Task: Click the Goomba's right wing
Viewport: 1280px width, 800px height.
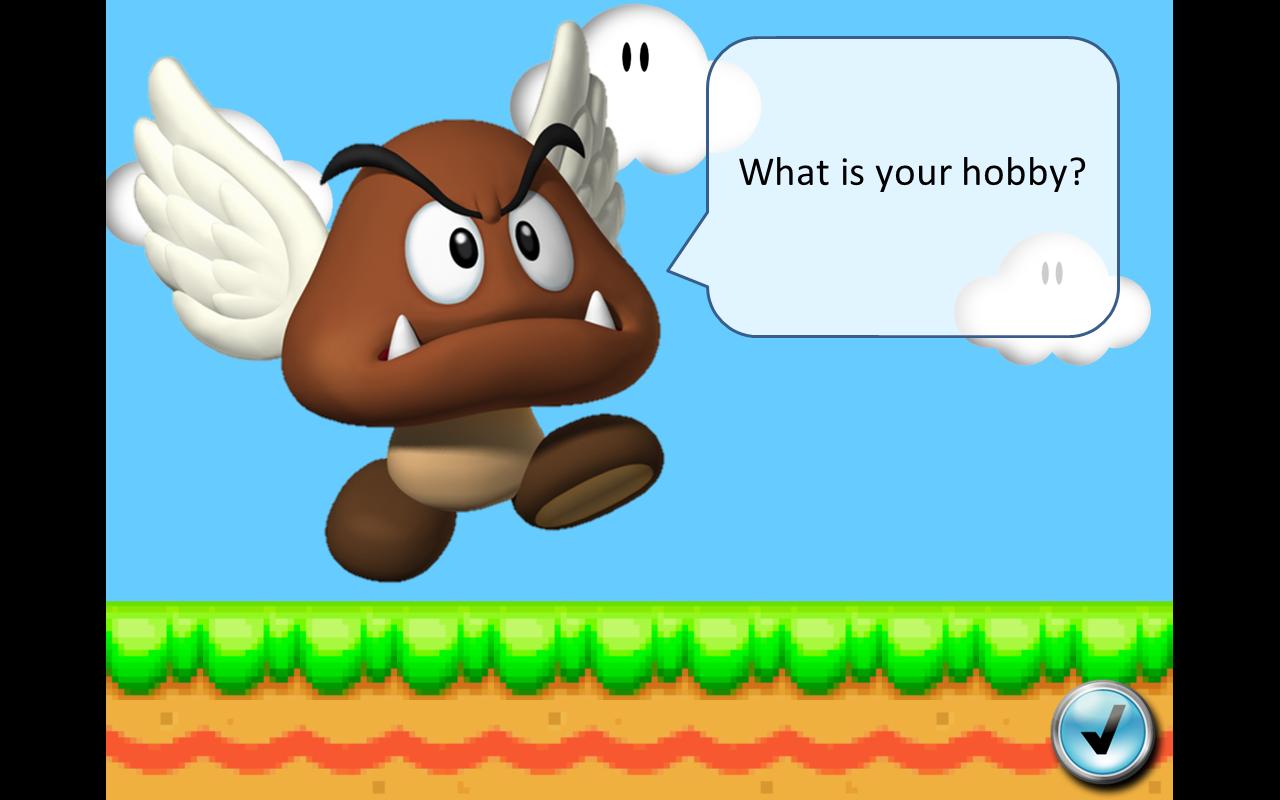Action: click(x=590, y=150)
